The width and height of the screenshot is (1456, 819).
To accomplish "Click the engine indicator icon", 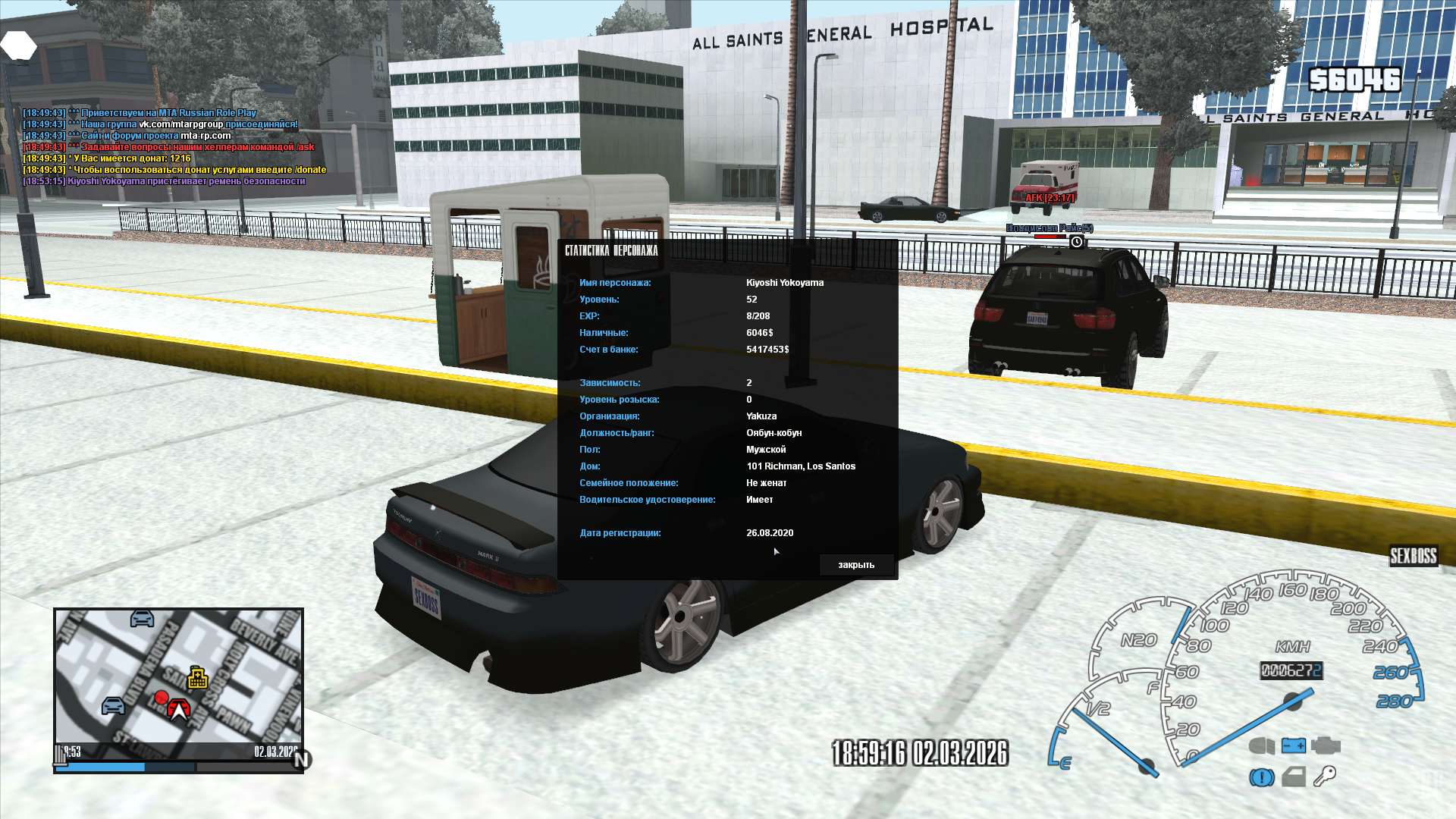I will [1326, 745].
